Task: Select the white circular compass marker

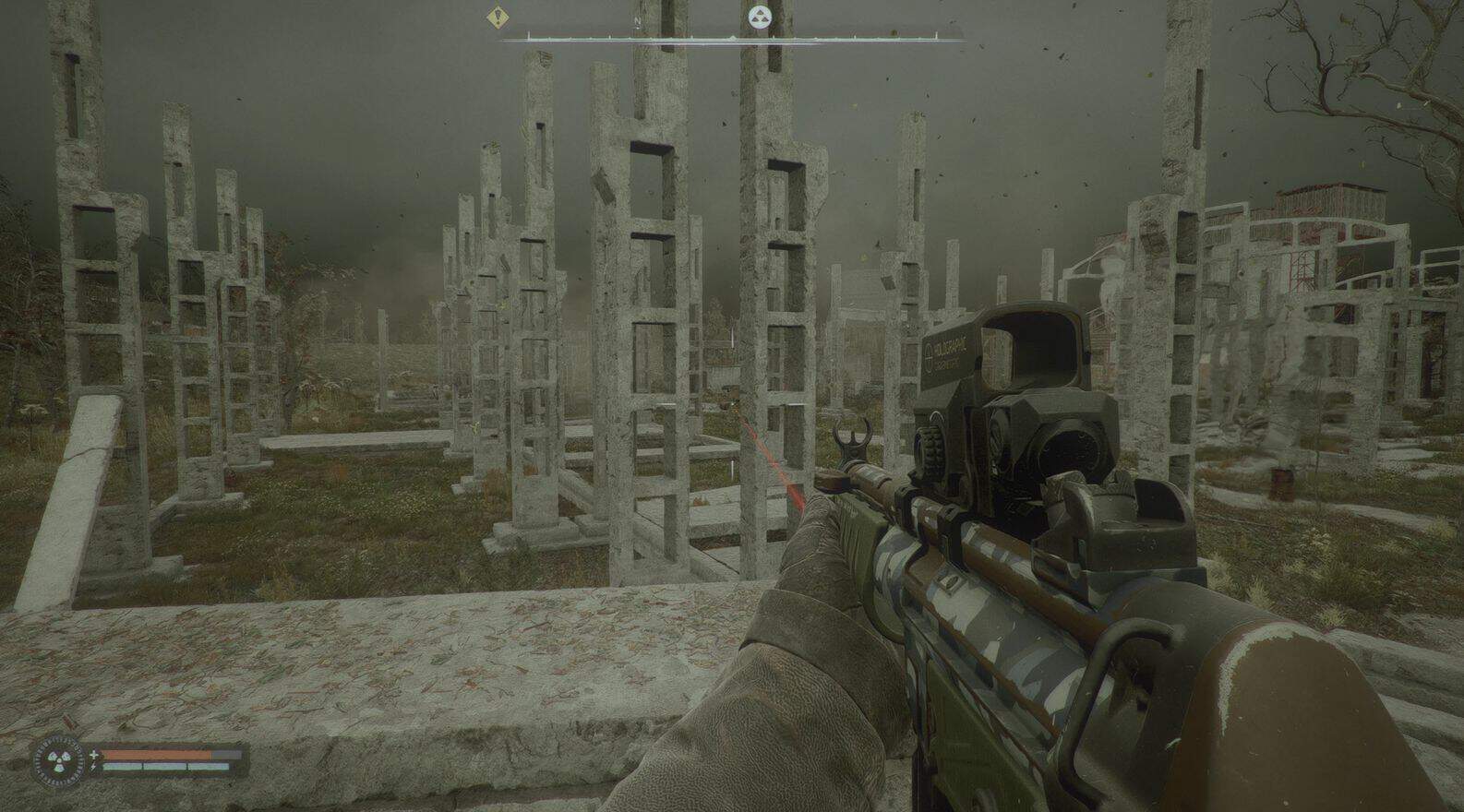Action: click(760, 16)
